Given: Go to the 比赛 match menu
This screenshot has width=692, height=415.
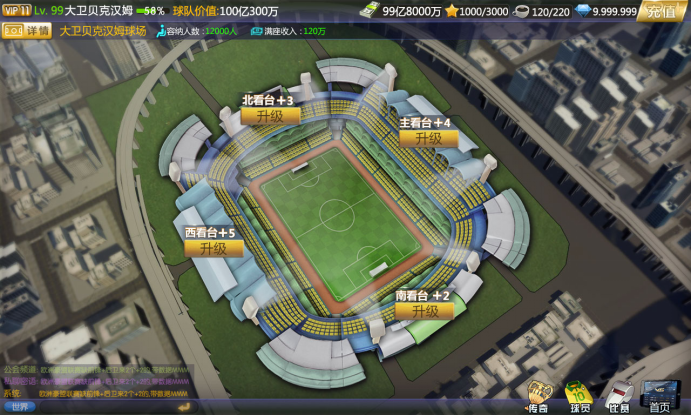Looking at the screenshot, I should click(x=619, y=396).
